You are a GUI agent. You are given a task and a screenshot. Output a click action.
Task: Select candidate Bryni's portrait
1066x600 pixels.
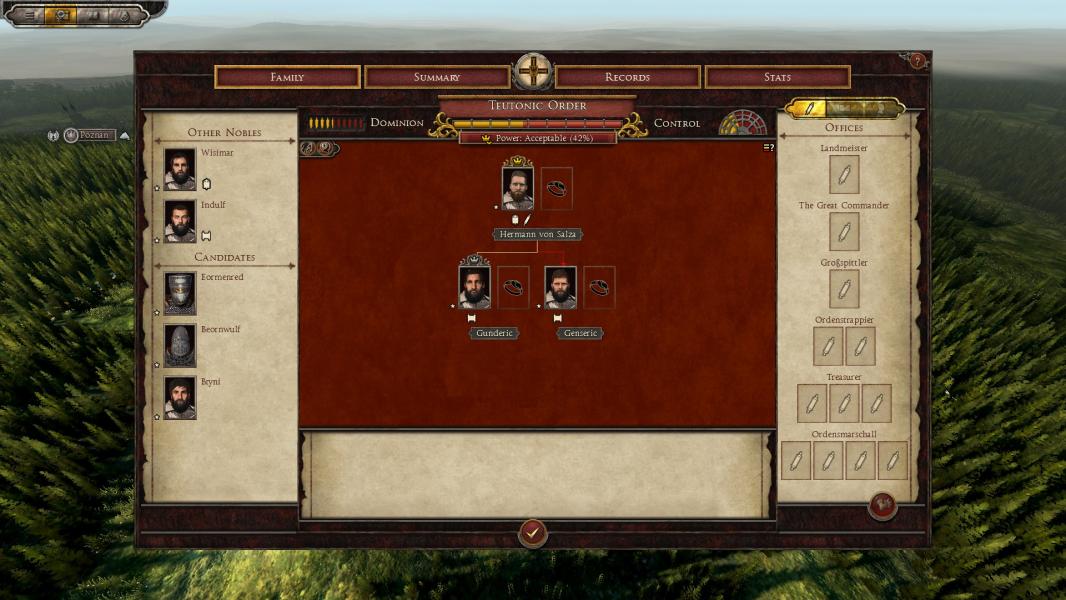point(180,398)
